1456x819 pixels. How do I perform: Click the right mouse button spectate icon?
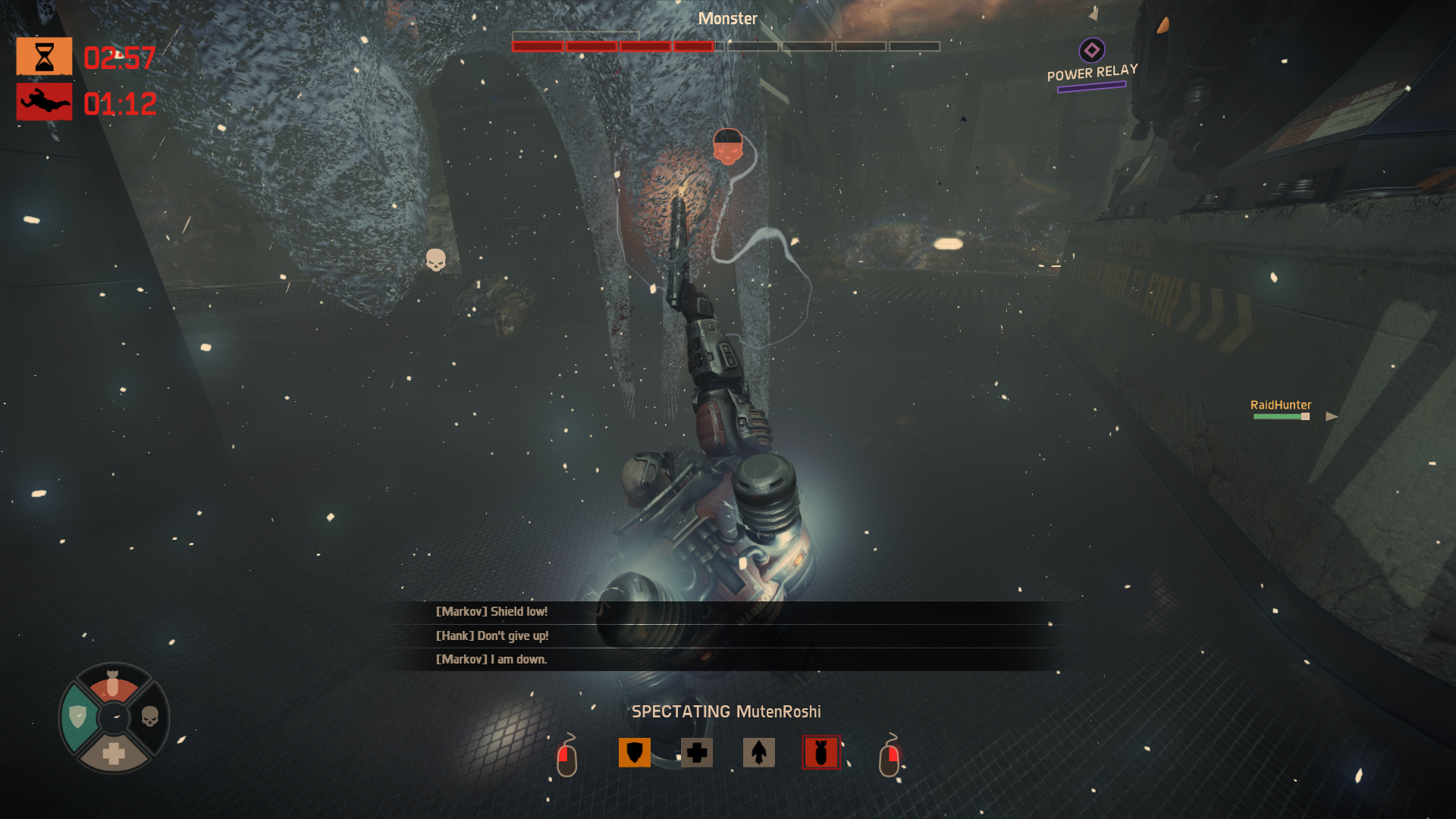(889, 757)
